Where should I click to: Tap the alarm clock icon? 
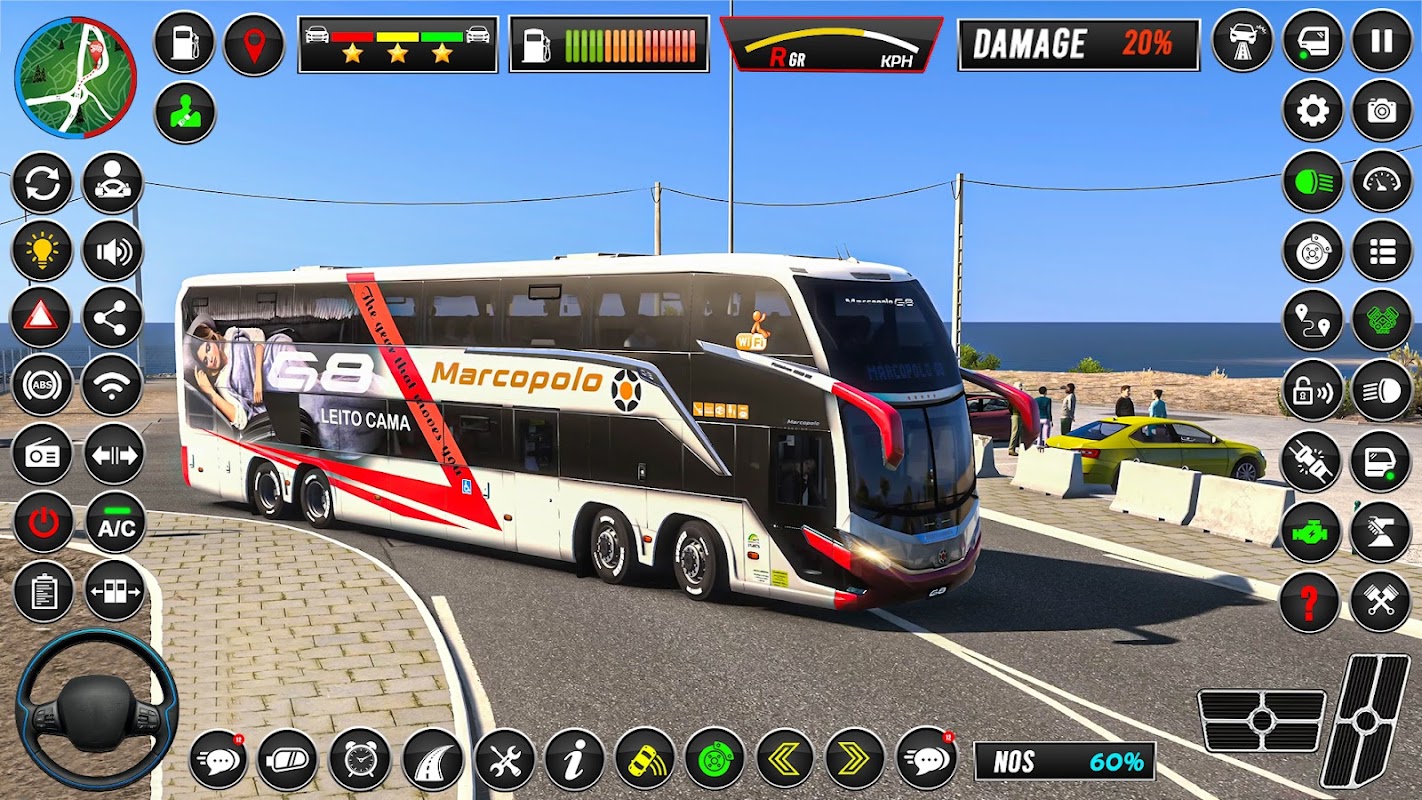[x=360, y=760]
